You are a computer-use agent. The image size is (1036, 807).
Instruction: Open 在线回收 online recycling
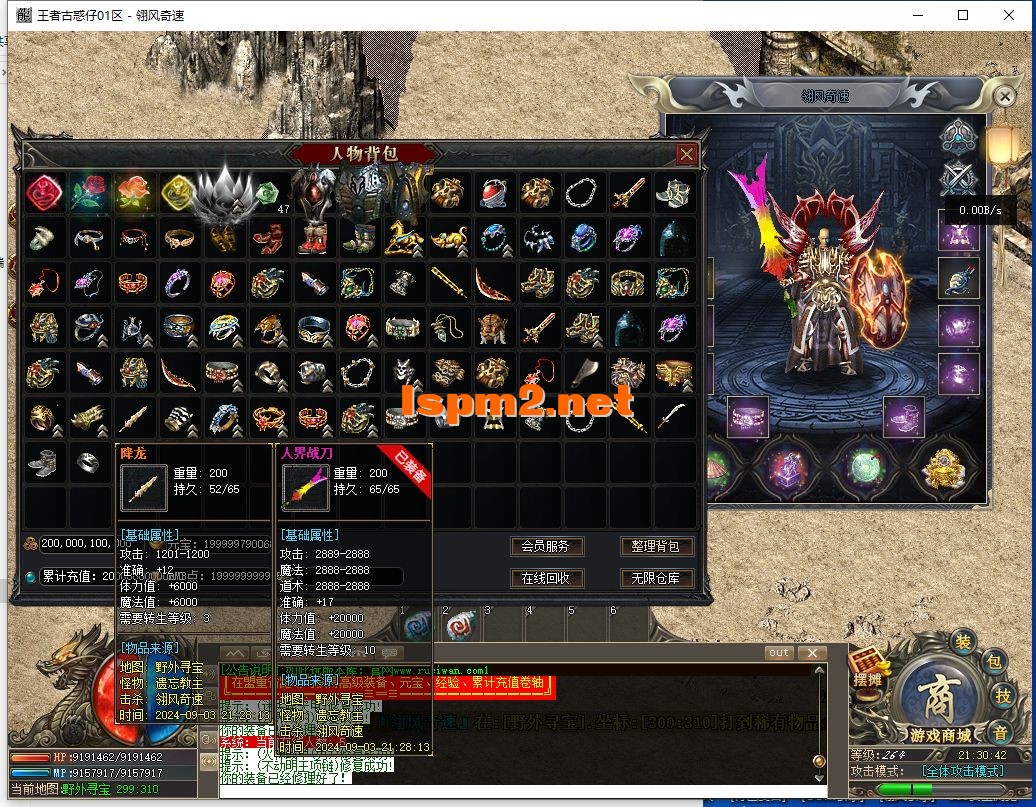545,578
